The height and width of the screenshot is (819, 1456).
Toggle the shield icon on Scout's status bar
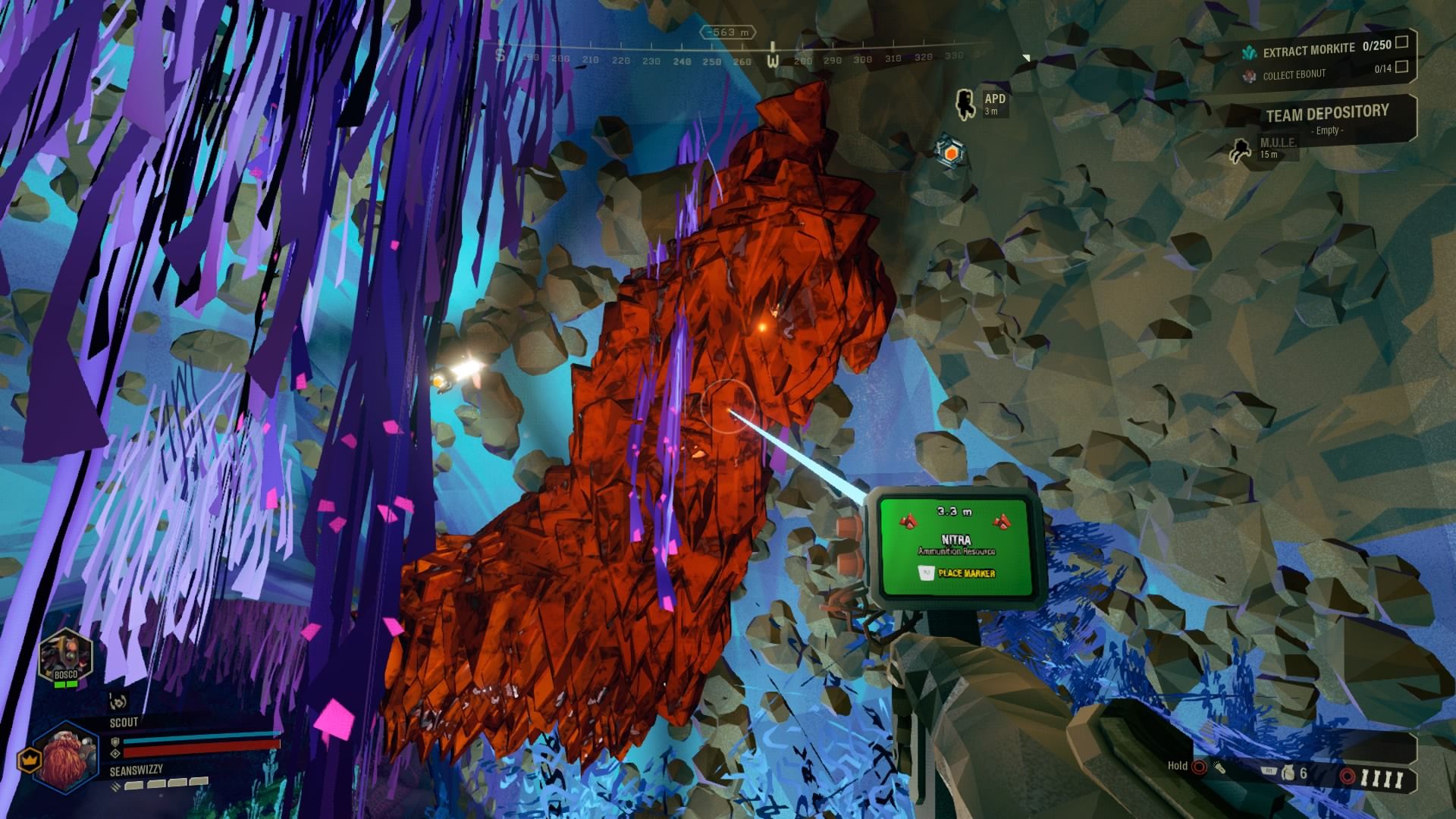(x=116, y=742)
